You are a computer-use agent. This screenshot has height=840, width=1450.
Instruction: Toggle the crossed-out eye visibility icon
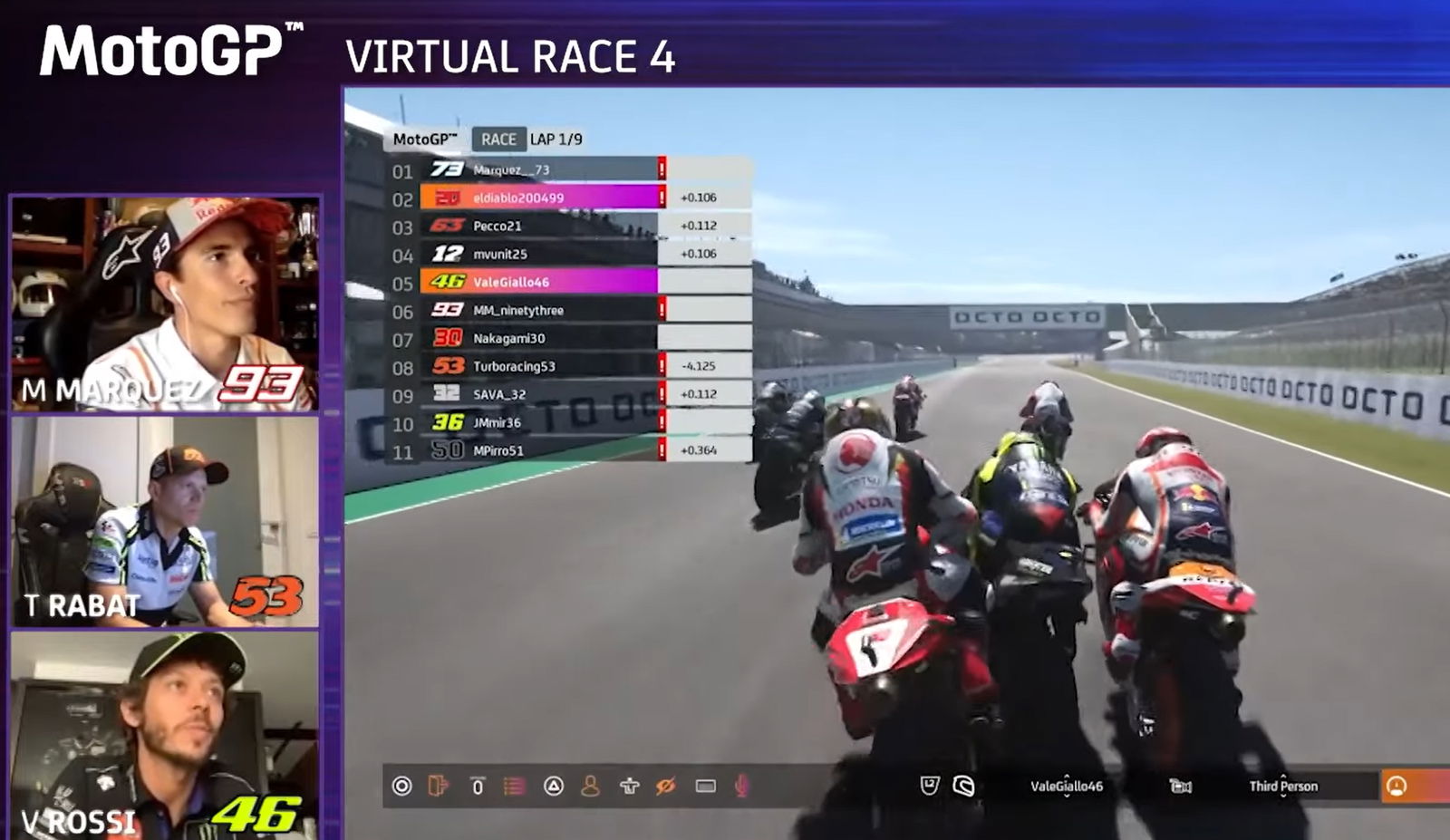(x=666, y=786)
